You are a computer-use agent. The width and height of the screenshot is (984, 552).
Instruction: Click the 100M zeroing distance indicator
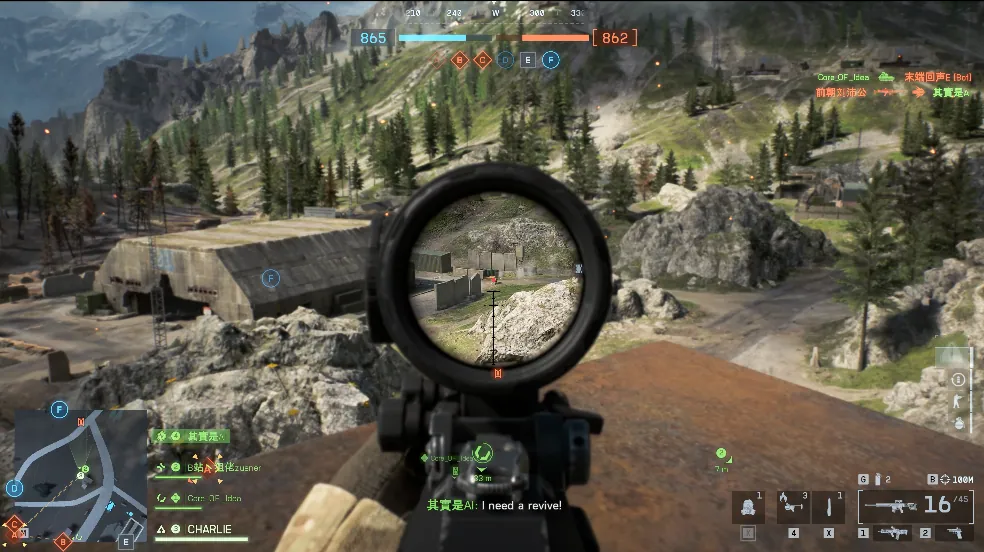point(956,479)
